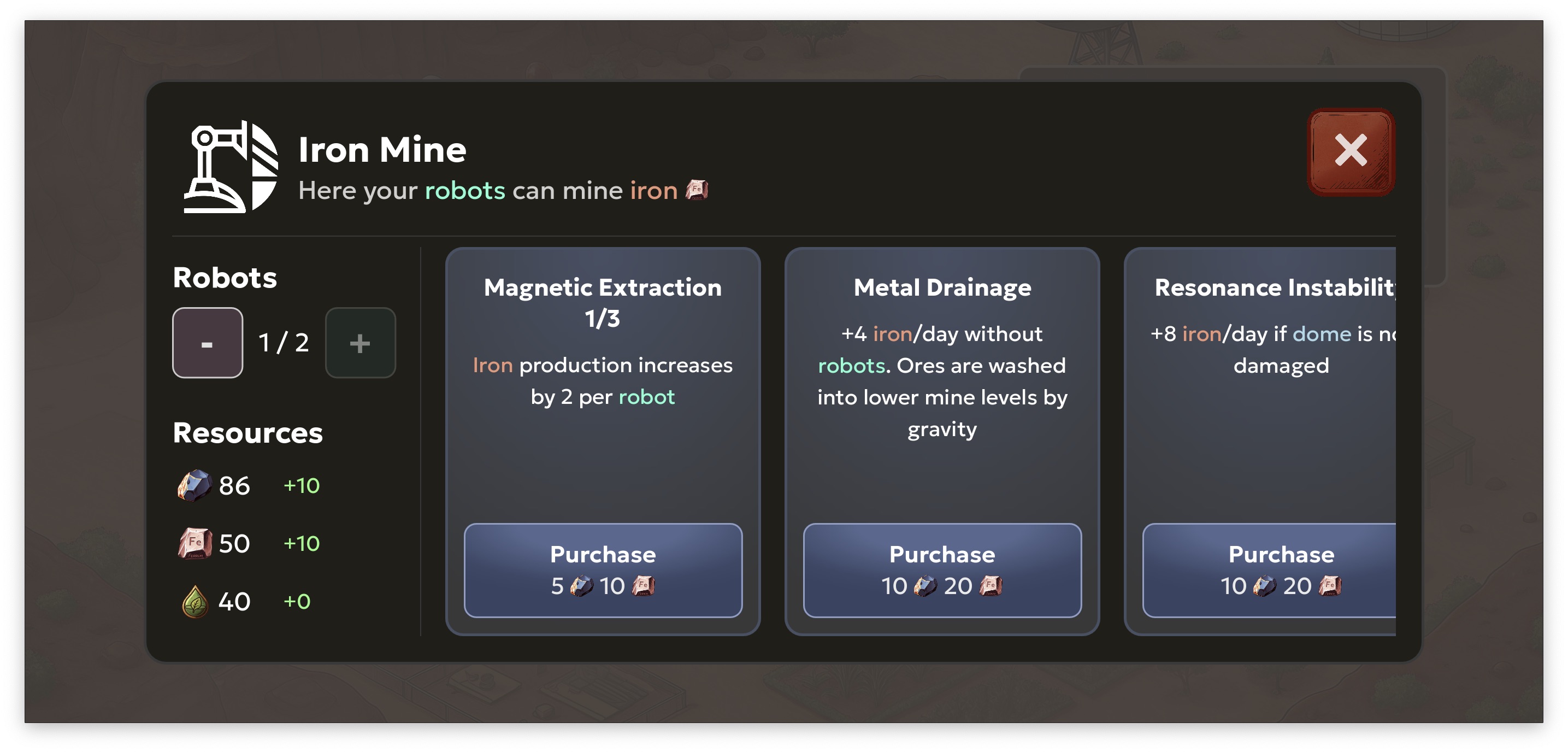Purchase the Resonance Instability upgrade
The image size is (1568, 752).
[x=1280, y=569]
